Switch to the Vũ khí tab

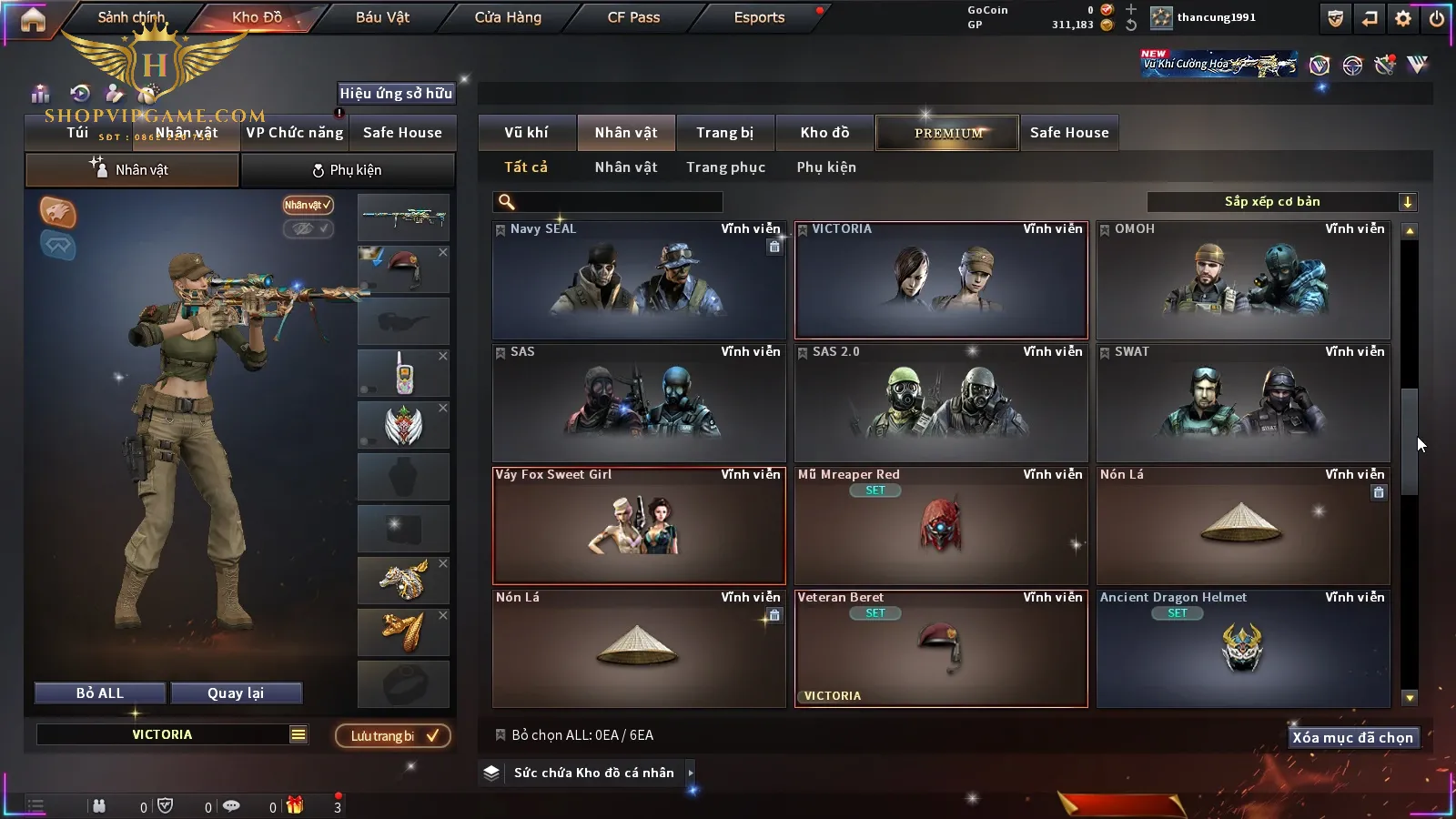point(526,133)
